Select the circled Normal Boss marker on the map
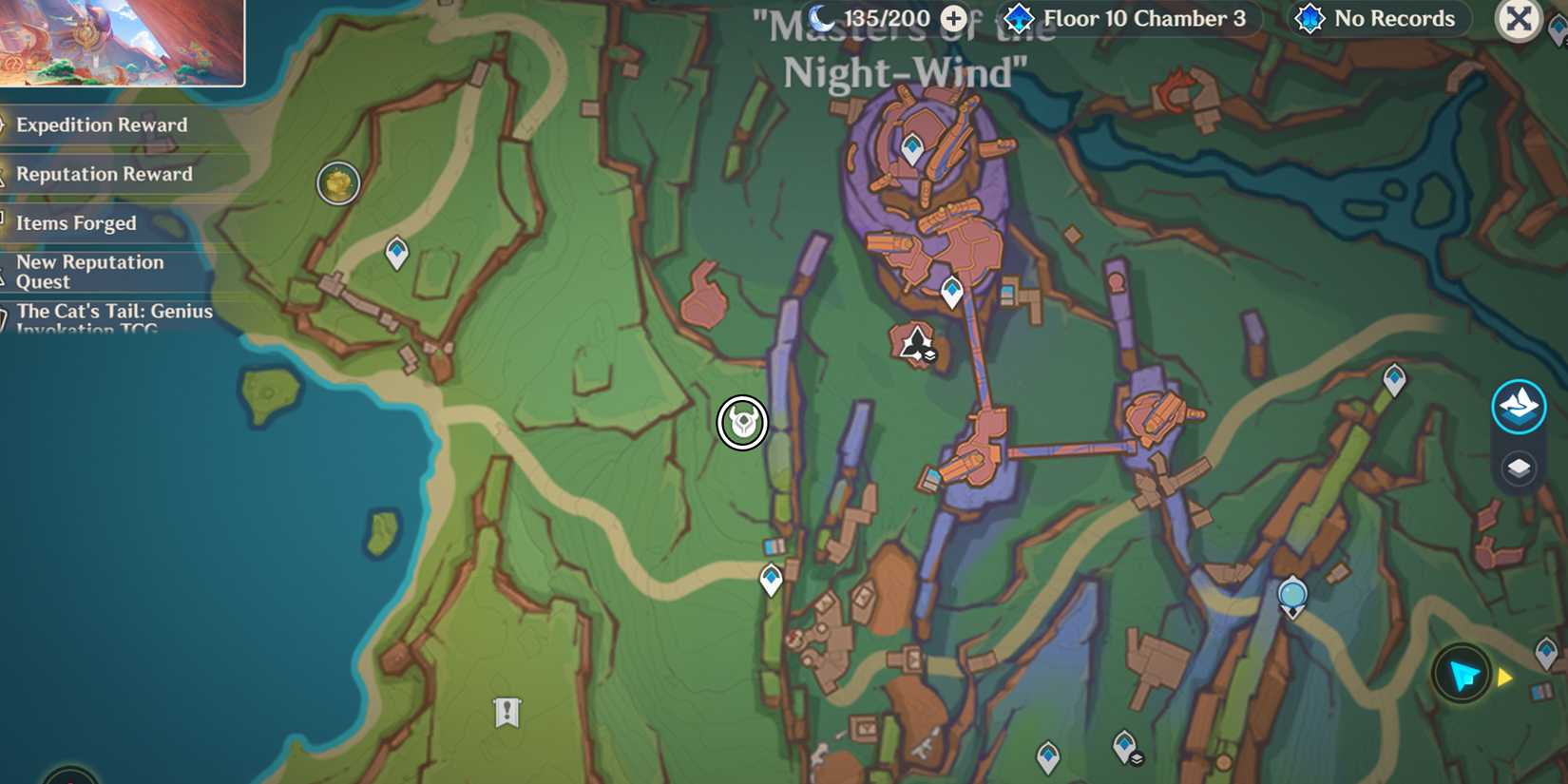The width and height of the screenshot is (1568, 784). point(741,425)
